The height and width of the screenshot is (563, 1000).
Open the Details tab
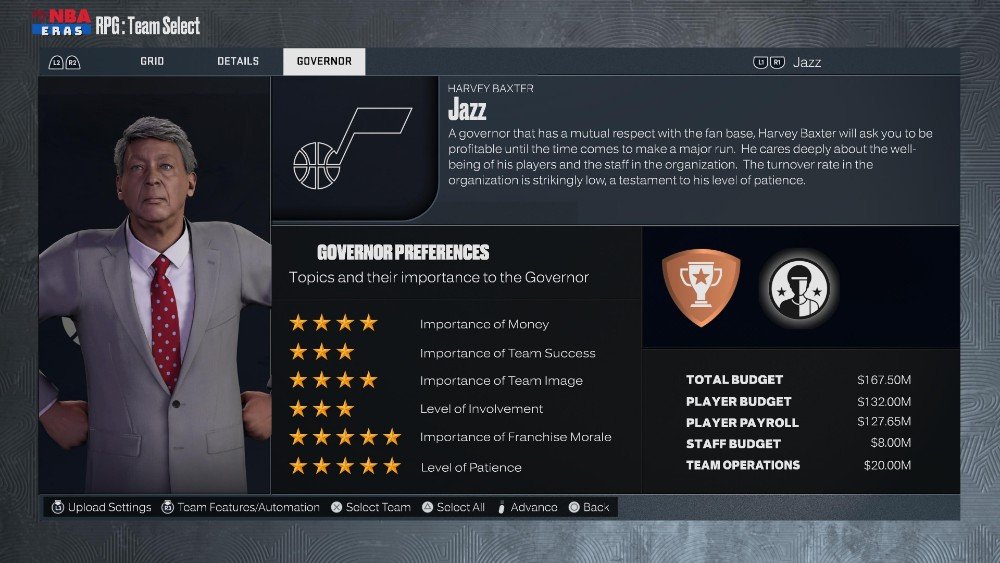[238, 62]
